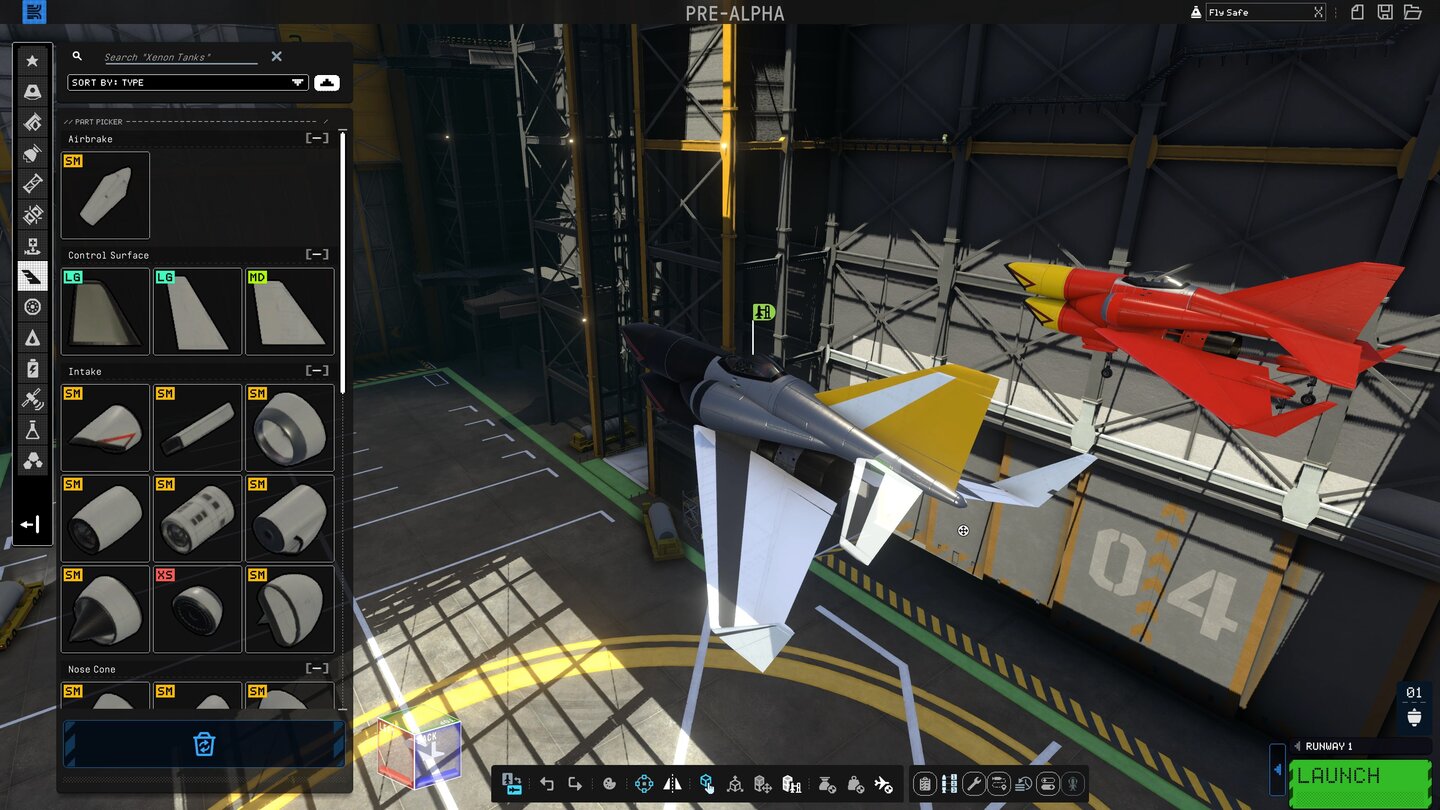This screenshot has width=1440, height=810.
Task: Click the green LAUNCH button
Action: 1360,775
